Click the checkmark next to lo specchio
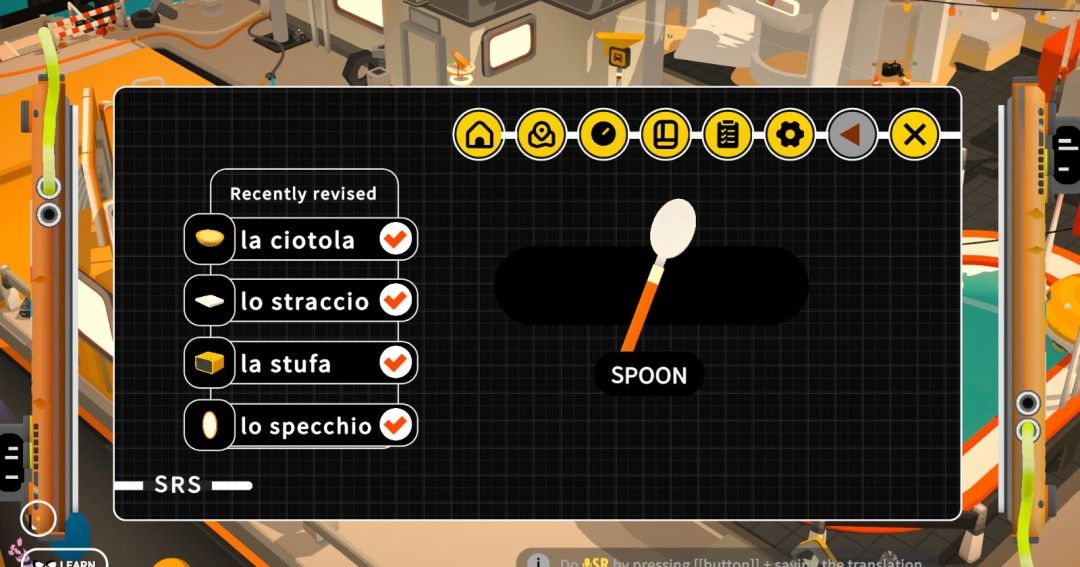 396,426
